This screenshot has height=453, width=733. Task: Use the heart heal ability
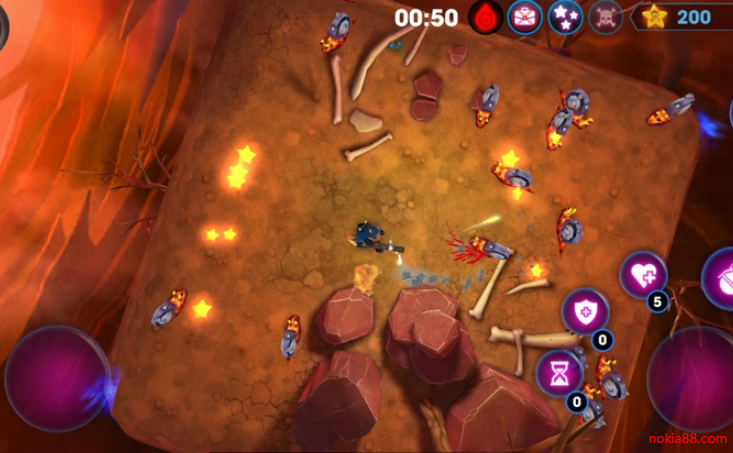[x=643, y=275]
